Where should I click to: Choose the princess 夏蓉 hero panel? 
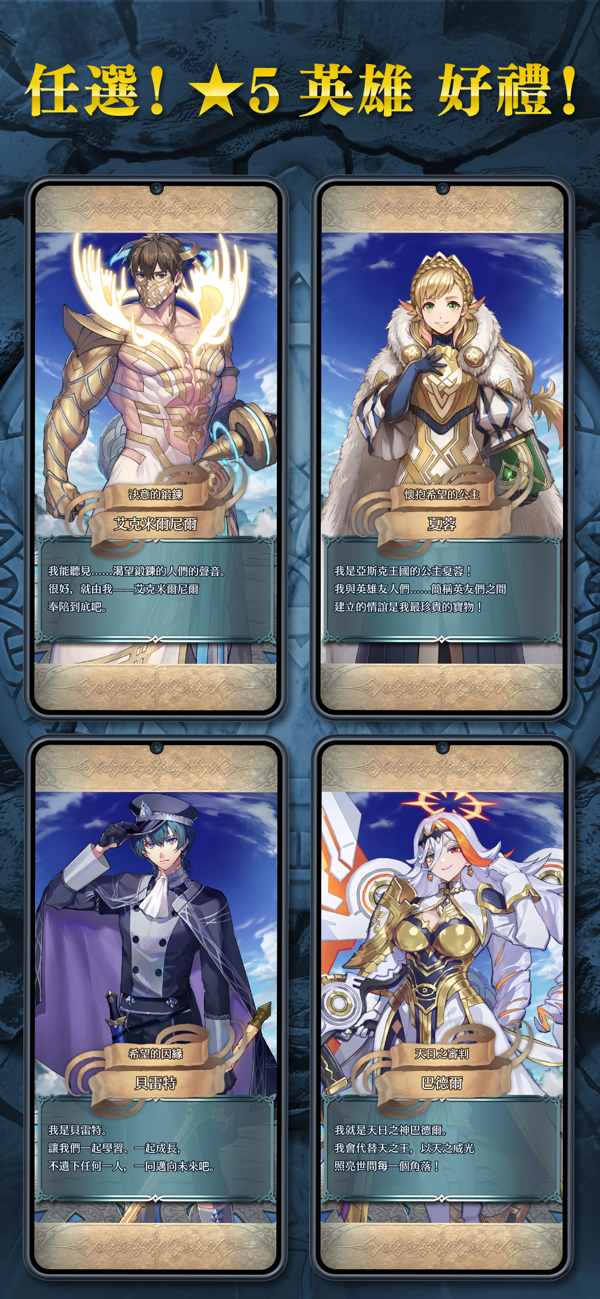[x=443, y=447]
